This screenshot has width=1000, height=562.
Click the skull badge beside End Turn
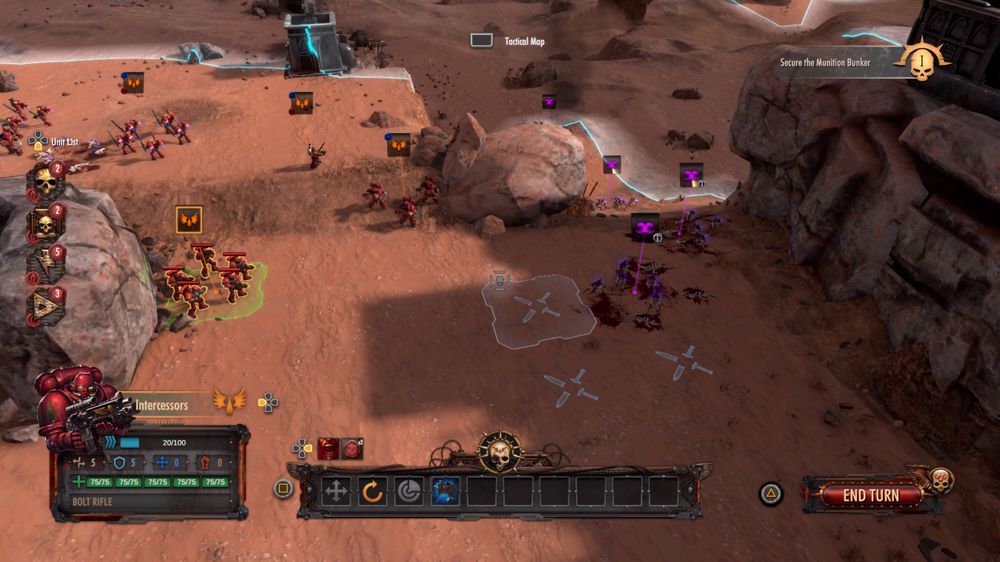click(940, 479)
